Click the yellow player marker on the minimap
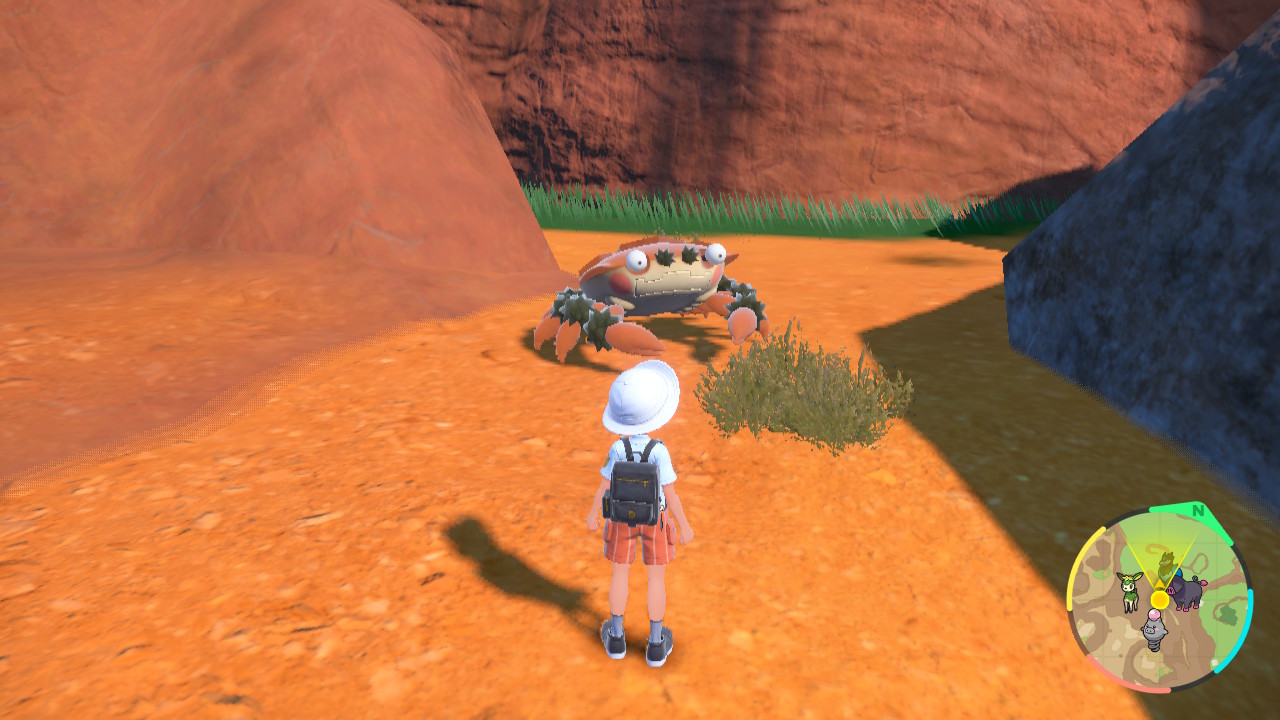 coord(1159,599)
